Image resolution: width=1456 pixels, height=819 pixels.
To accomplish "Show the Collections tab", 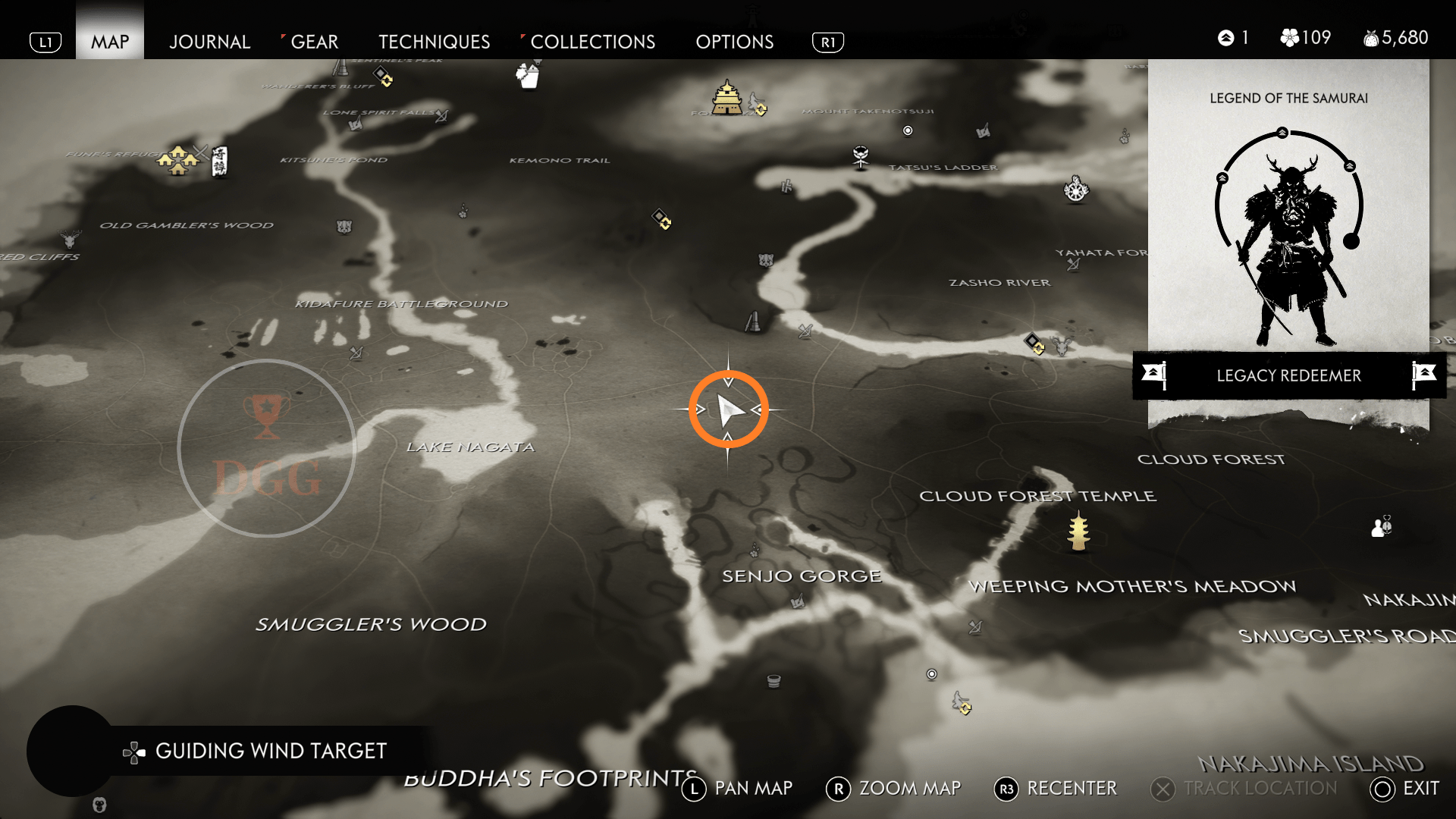I will pos(592,42).
